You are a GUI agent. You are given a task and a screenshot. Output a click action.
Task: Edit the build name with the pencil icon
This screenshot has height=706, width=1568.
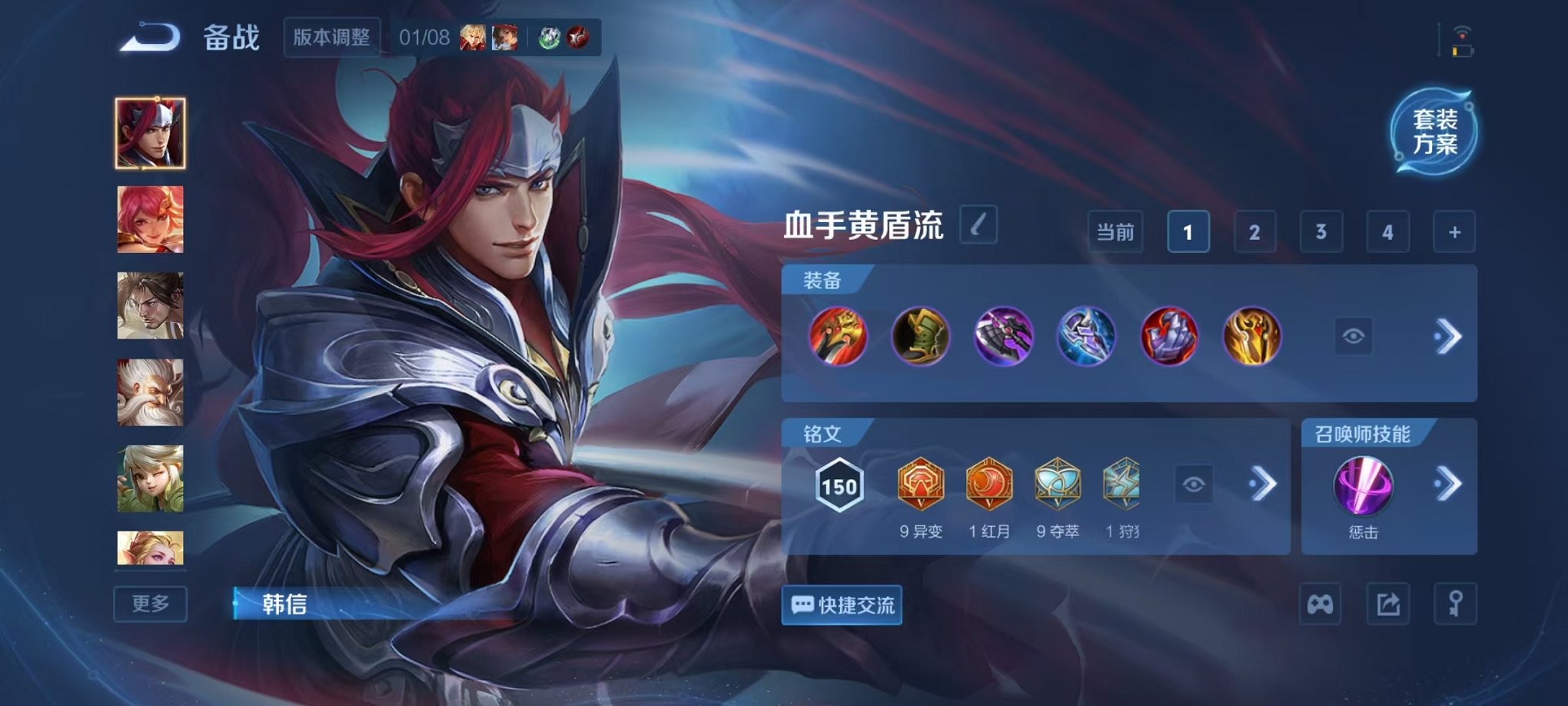pos(979,225)
